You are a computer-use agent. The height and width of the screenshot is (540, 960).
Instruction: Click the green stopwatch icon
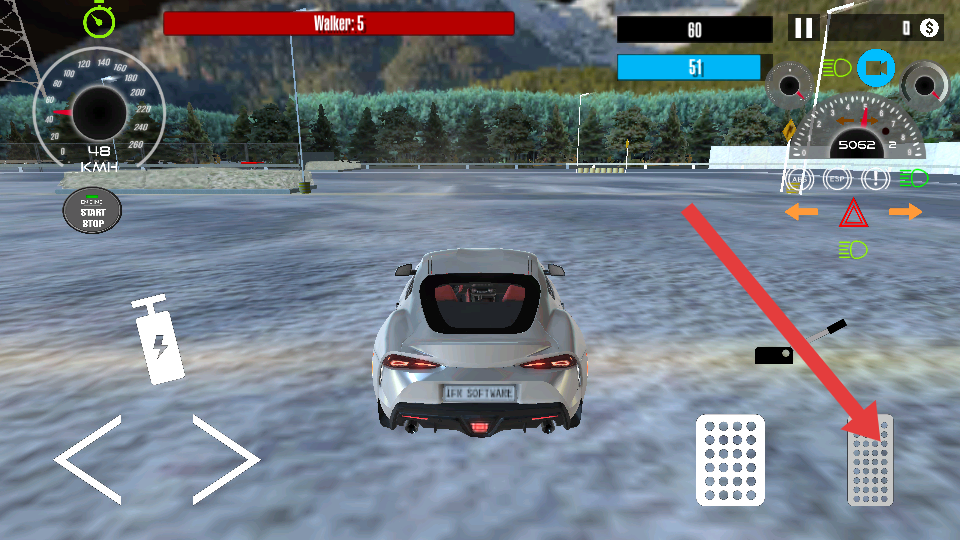tap(98, 19)
